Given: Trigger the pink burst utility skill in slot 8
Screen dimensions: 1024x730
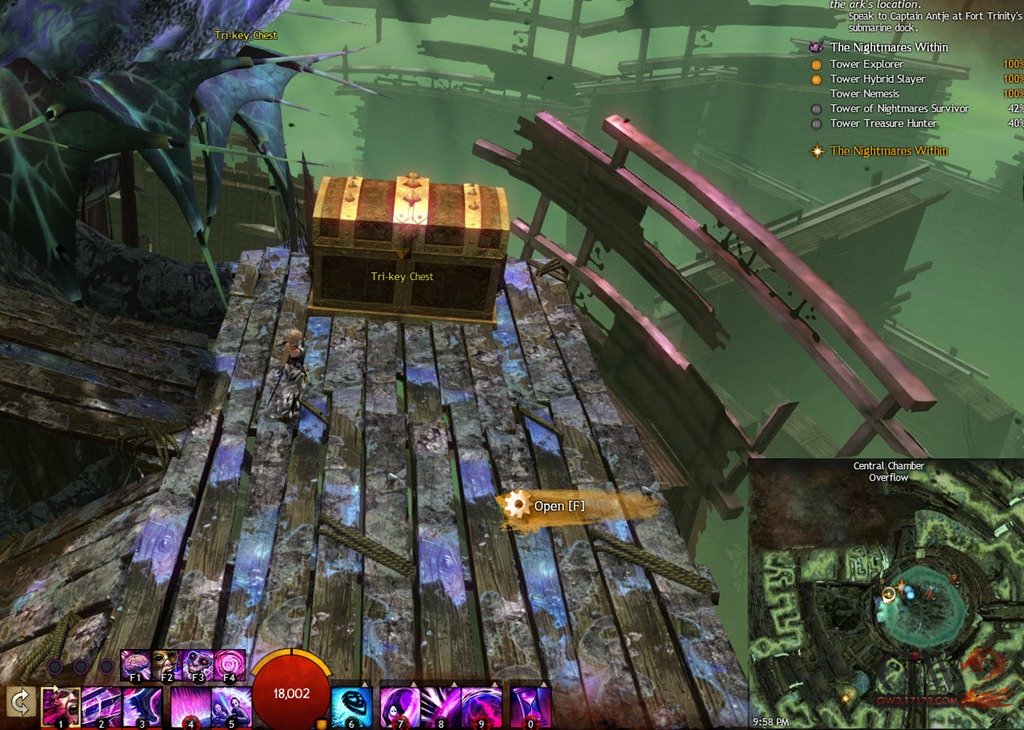Looking at the screenshot, I should pyautogui.click(x=441, y=705).
